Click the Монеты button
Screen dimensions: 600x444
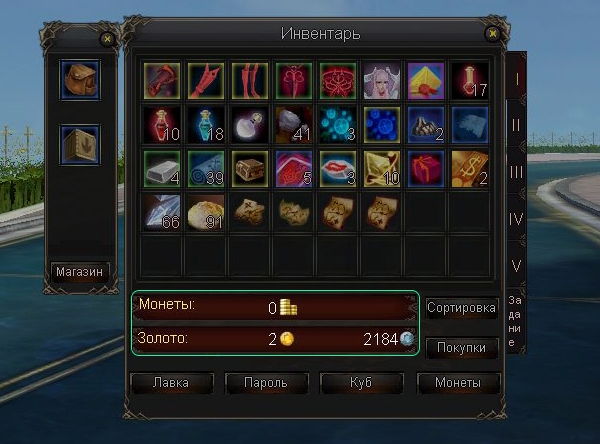coord(457,383)
